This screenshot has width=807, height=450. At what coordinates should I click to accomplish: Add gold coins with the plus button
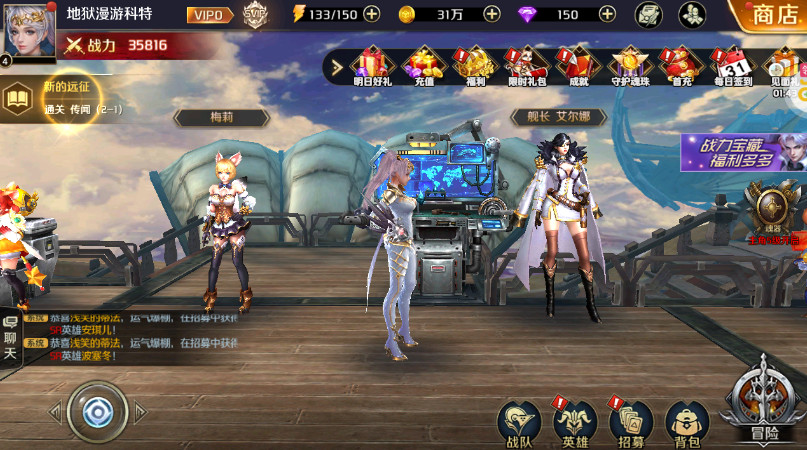(491, 14)
